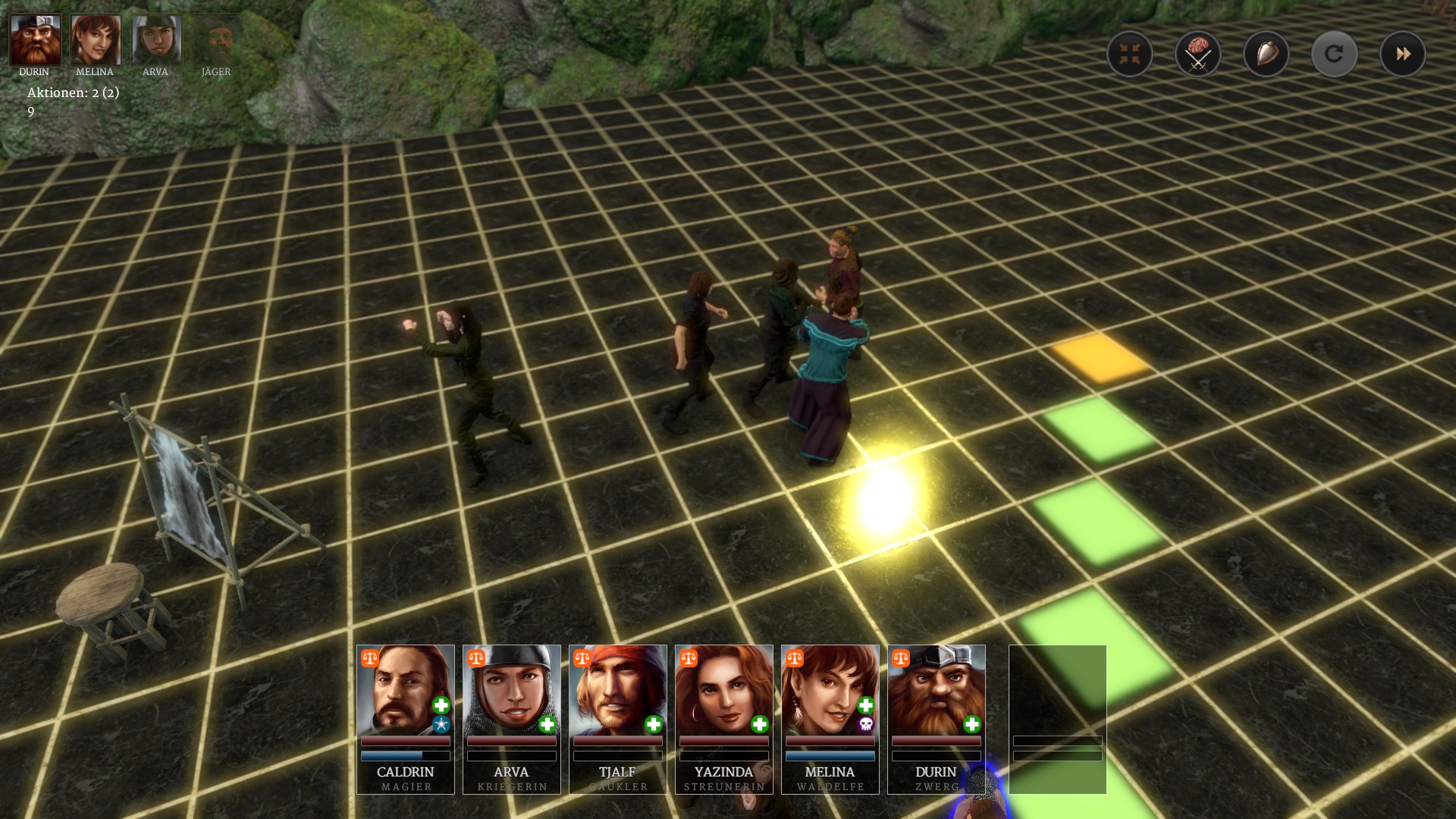Select Melina the Waldelfe card
The width and height of the screenshot is (1456, 819).
click(830, 717)
